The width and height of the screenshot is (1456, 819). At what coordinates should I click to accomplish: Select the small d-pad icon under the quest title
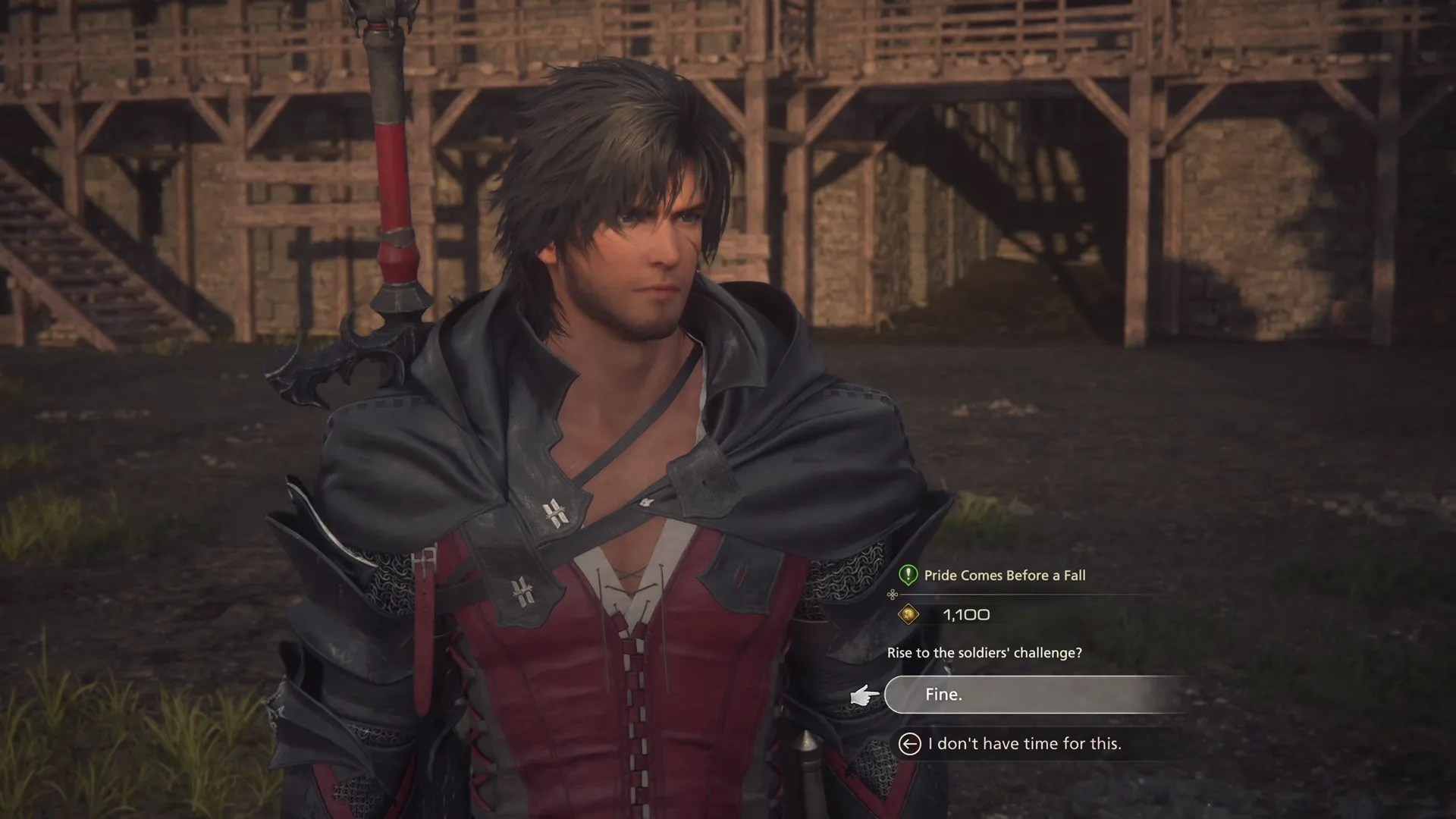pyautogui.click(x=892, y=595)
